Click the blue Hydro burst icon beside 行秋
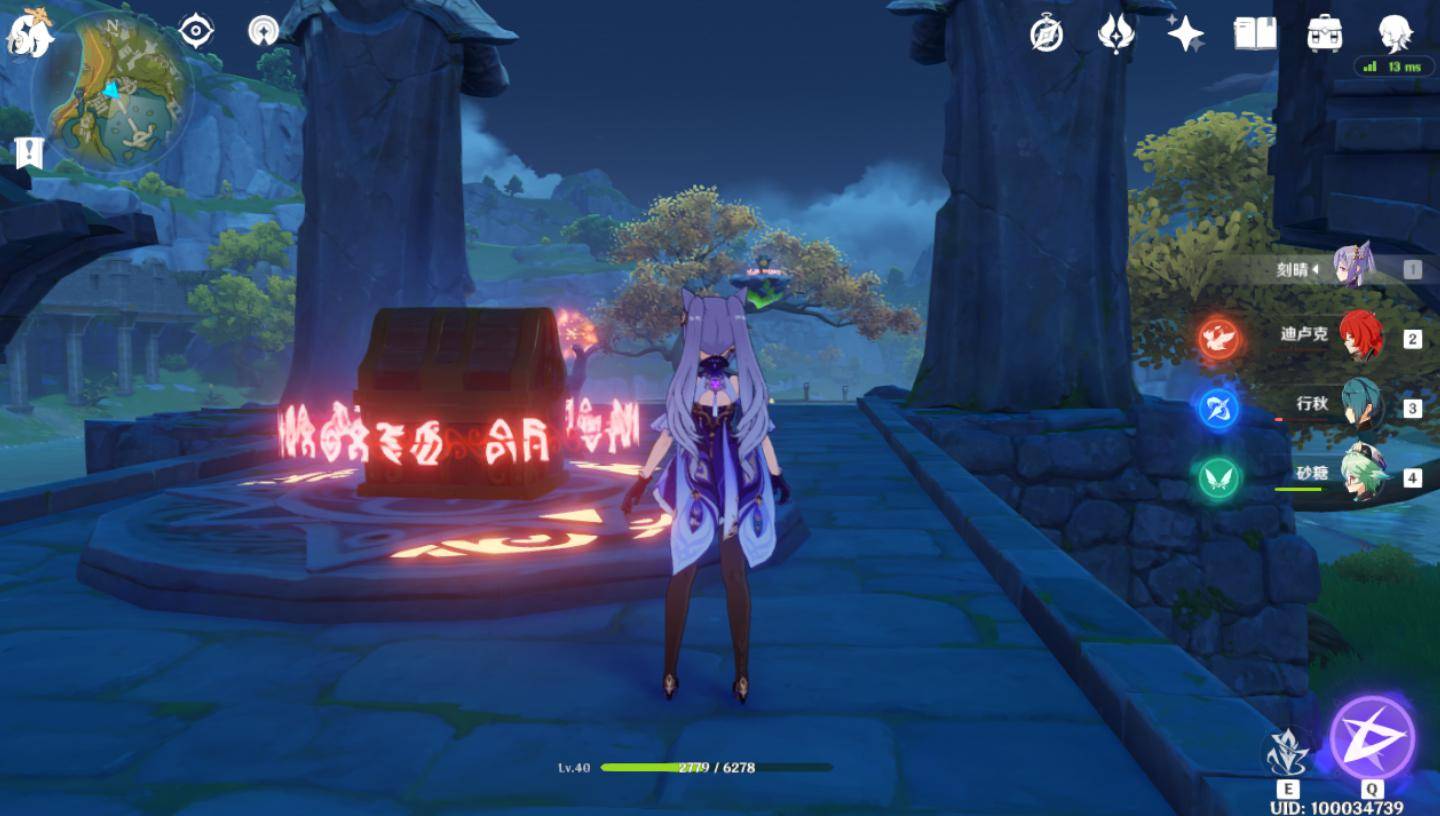Image resolution: width=1440 pixels, height=816 pixels. coord(1219,408)
